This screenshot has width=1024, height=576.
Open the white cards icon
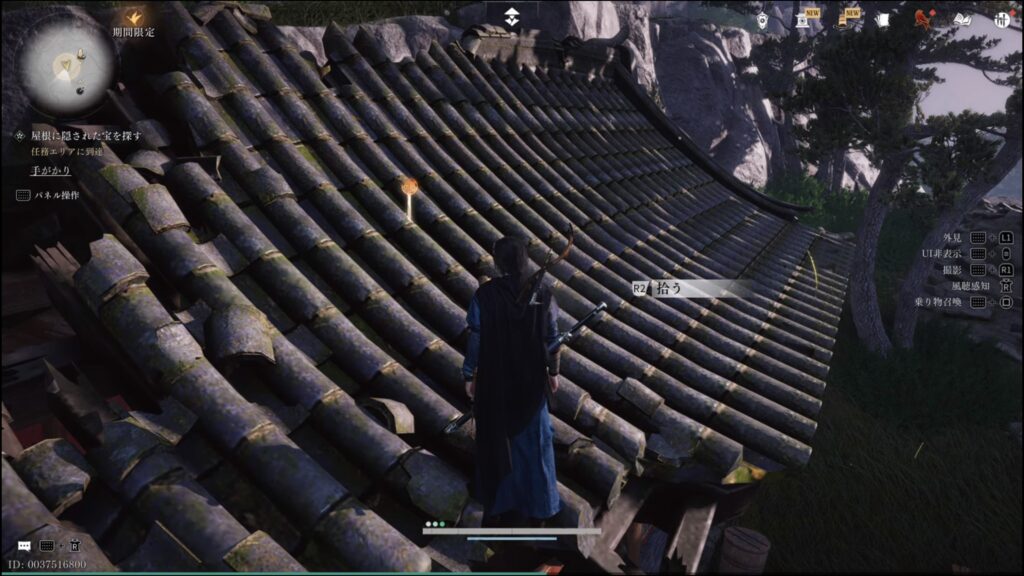(x=882, y=19)
